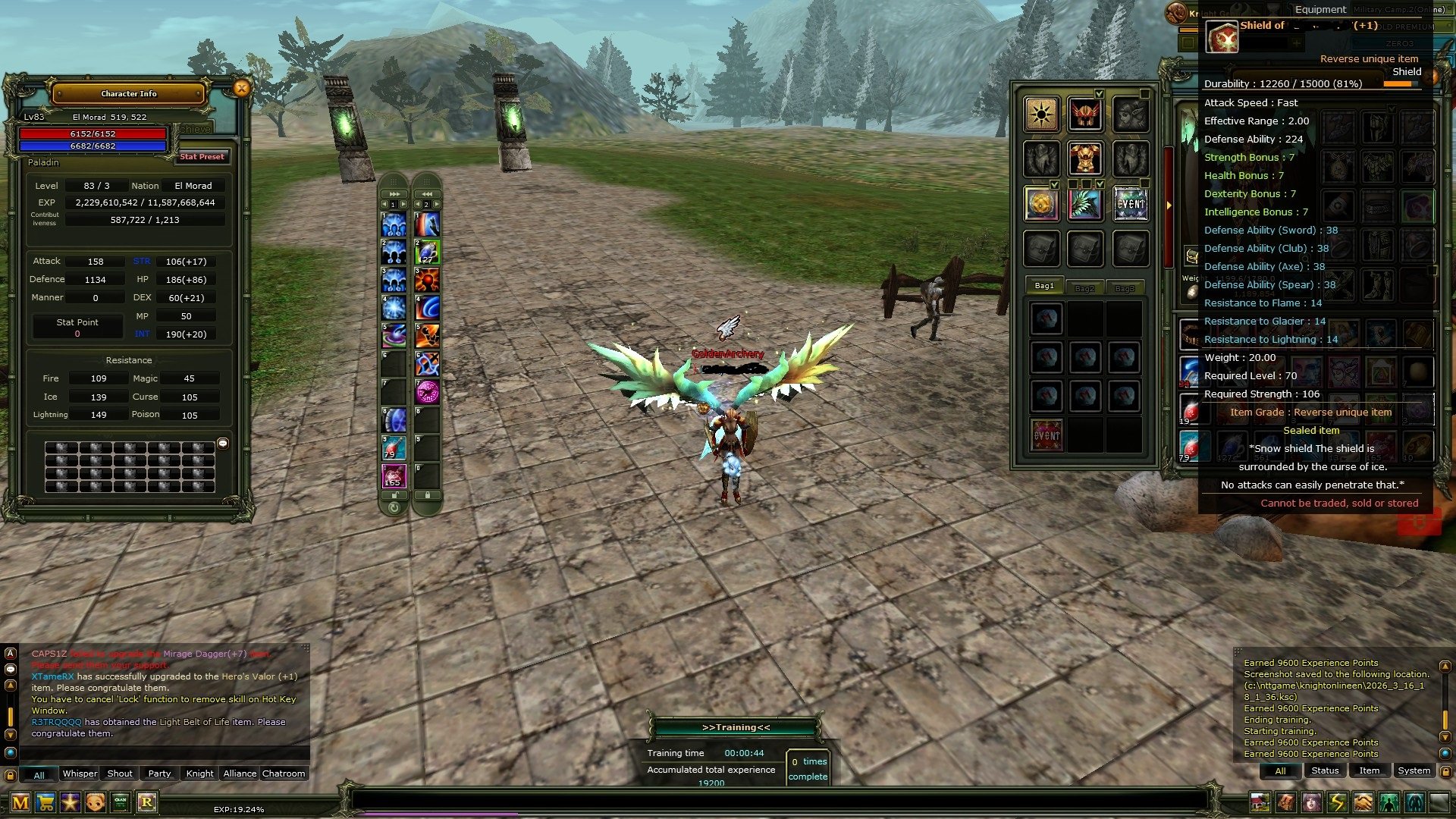
Task: Click the Stat Preset button
Action: 202,157
